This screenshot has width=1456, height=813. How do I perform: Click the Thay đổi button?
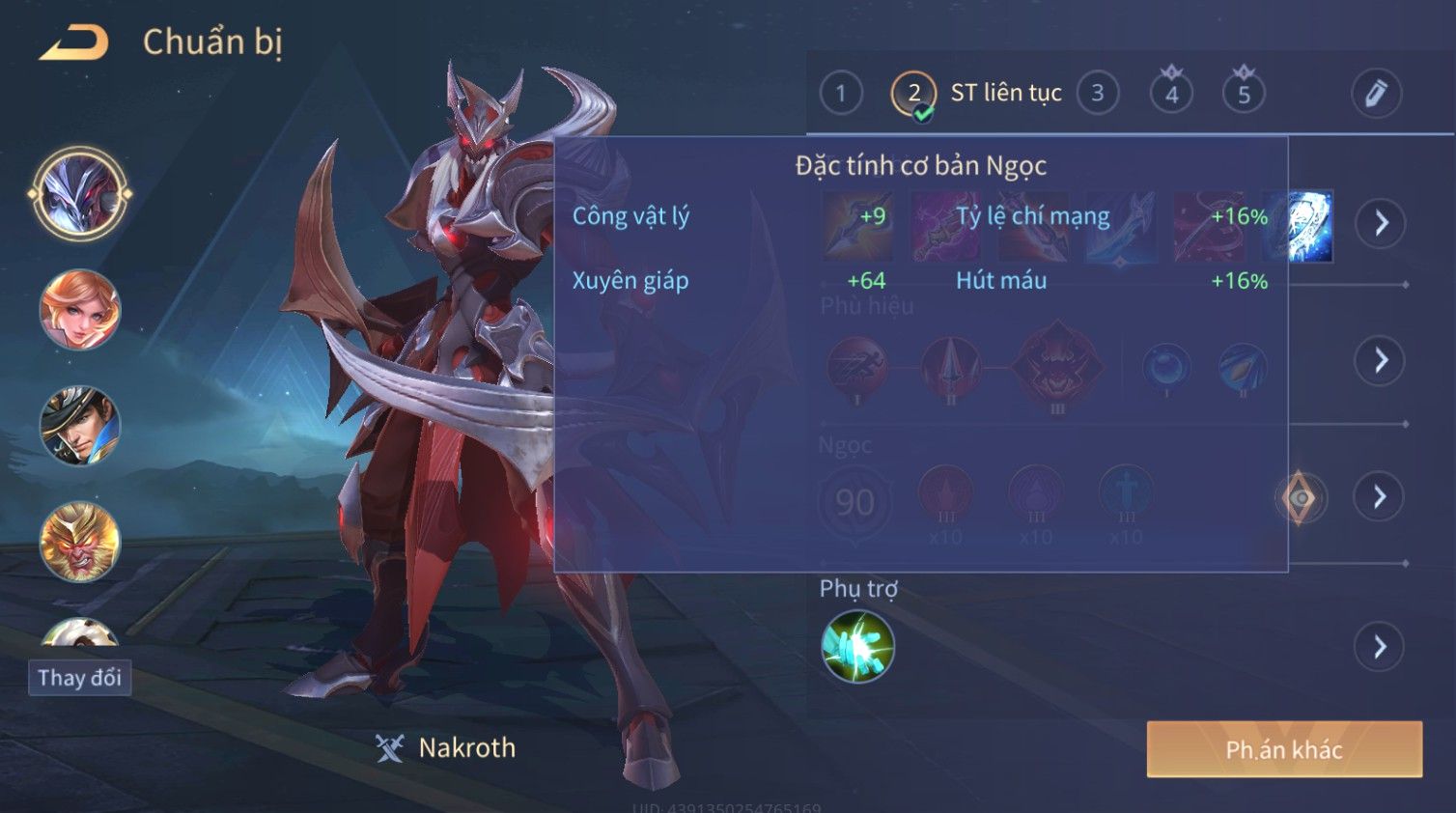(x=80, y=678)
